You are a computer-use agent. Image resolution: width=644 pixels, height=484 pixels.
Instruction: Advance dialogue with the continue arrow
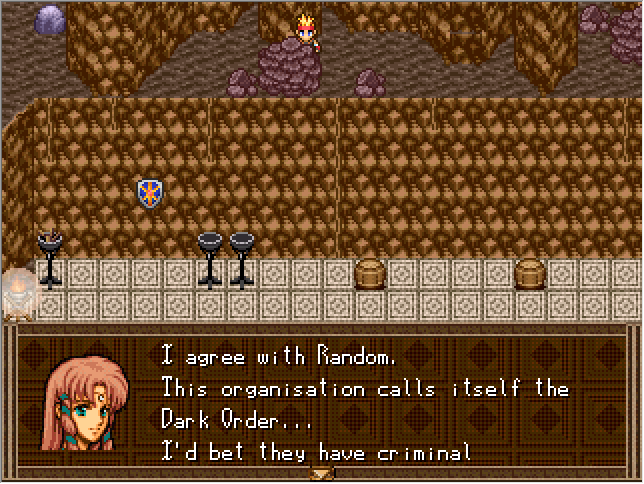tap(322, 472)
